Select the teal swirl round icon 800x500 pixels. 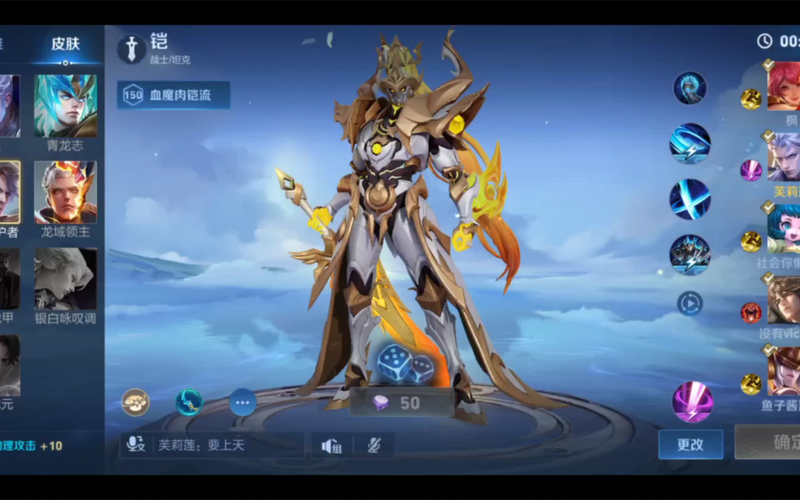[189, 402]
